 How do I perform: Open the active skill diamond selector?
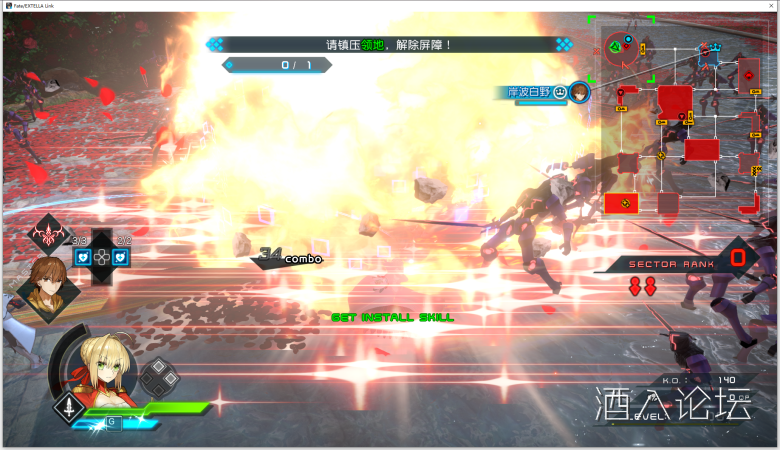[158, 379]
